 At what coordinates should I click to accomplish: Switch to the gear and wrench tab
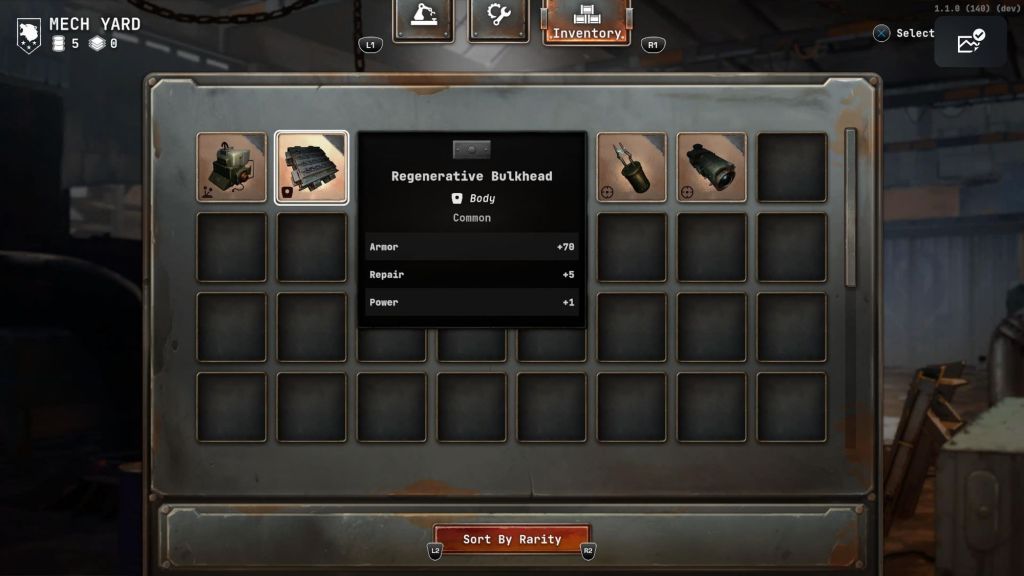click(498, 18)
